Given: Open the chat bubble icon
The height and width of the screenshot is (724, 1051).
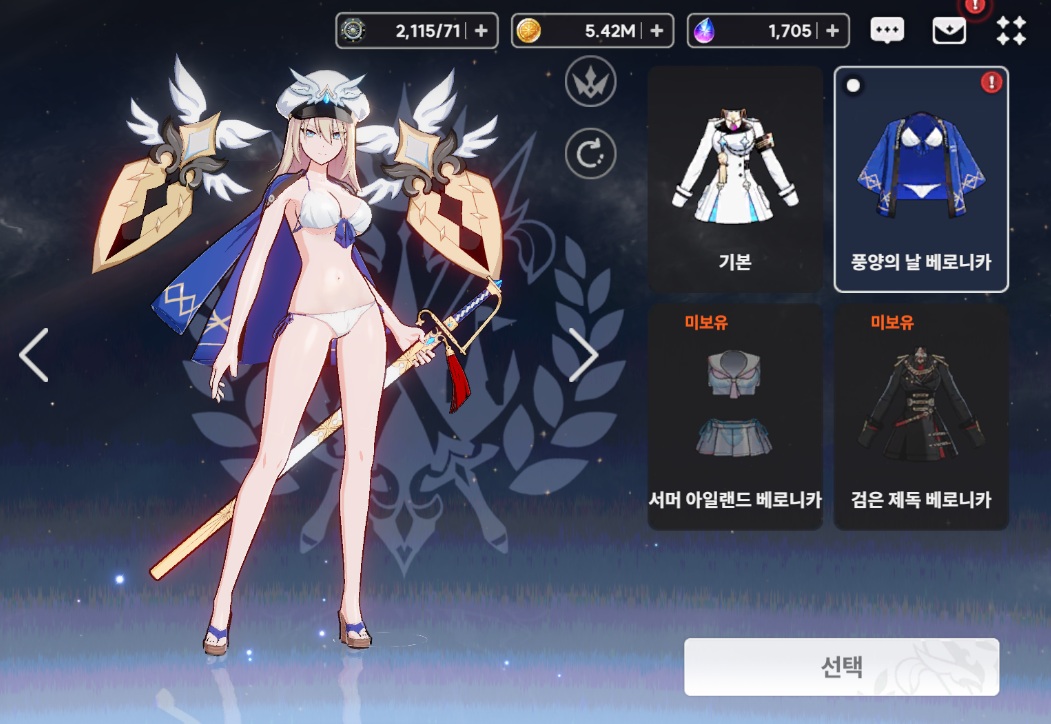Looking at the screenshot, I should (x=887, y=31).
